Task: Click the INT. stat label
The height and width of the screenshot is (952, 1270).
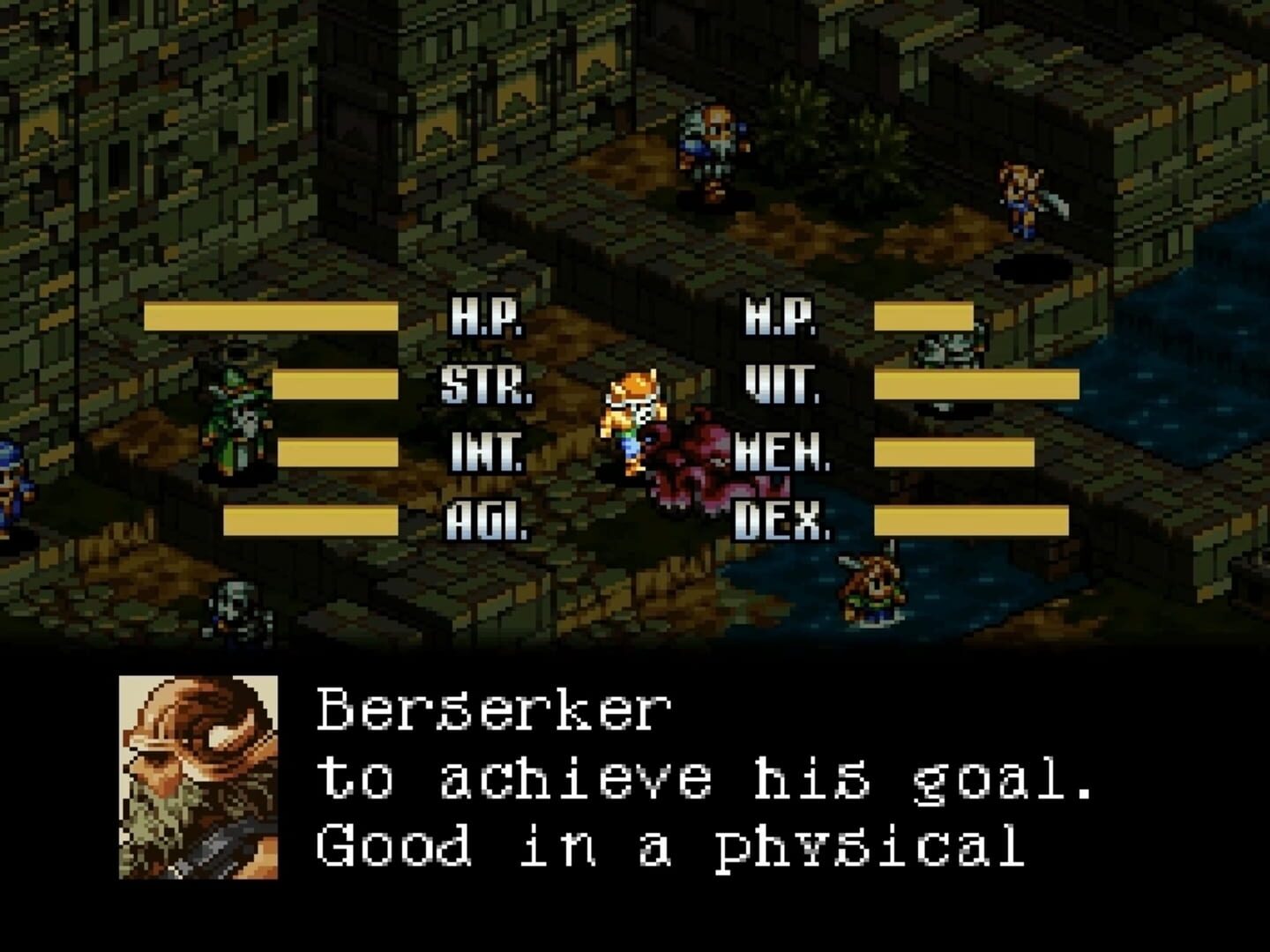Action: coord(483,450)
